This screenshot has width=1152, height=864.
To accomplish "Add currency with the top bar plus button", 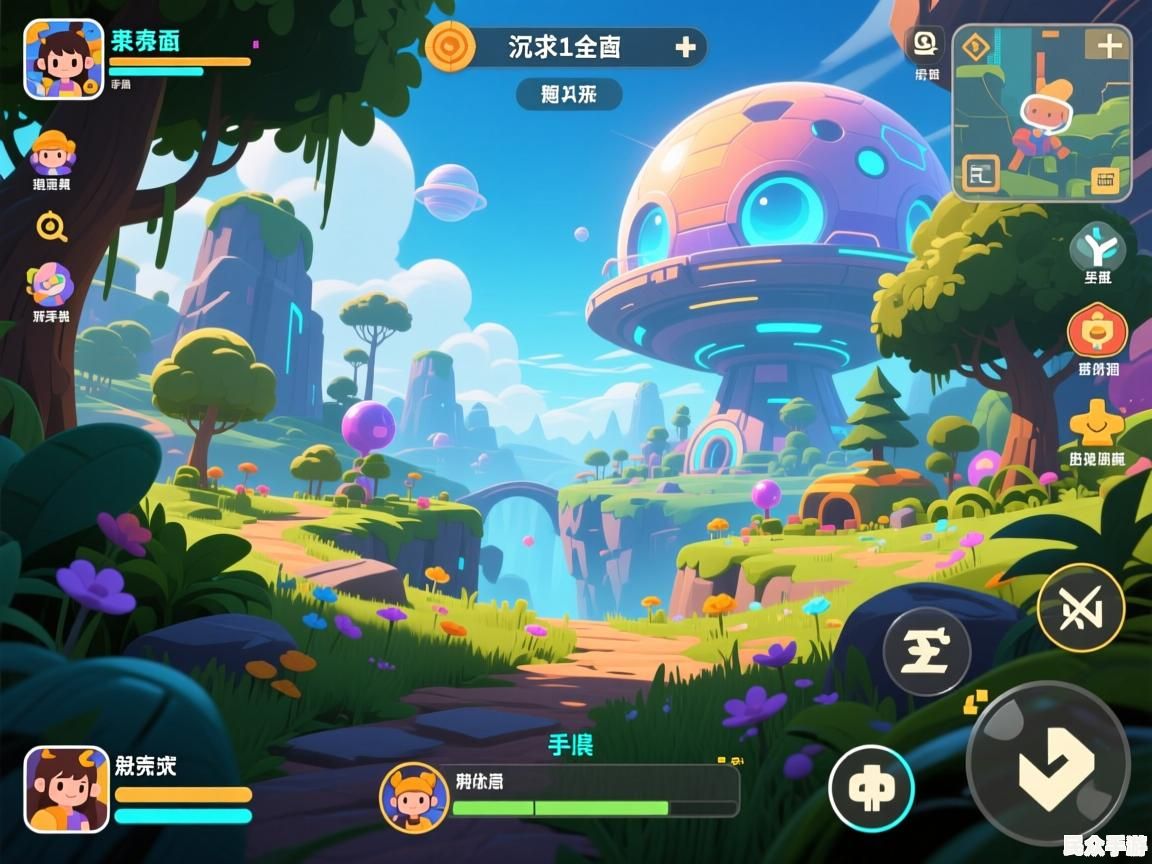I will click(x=685, y=47).
